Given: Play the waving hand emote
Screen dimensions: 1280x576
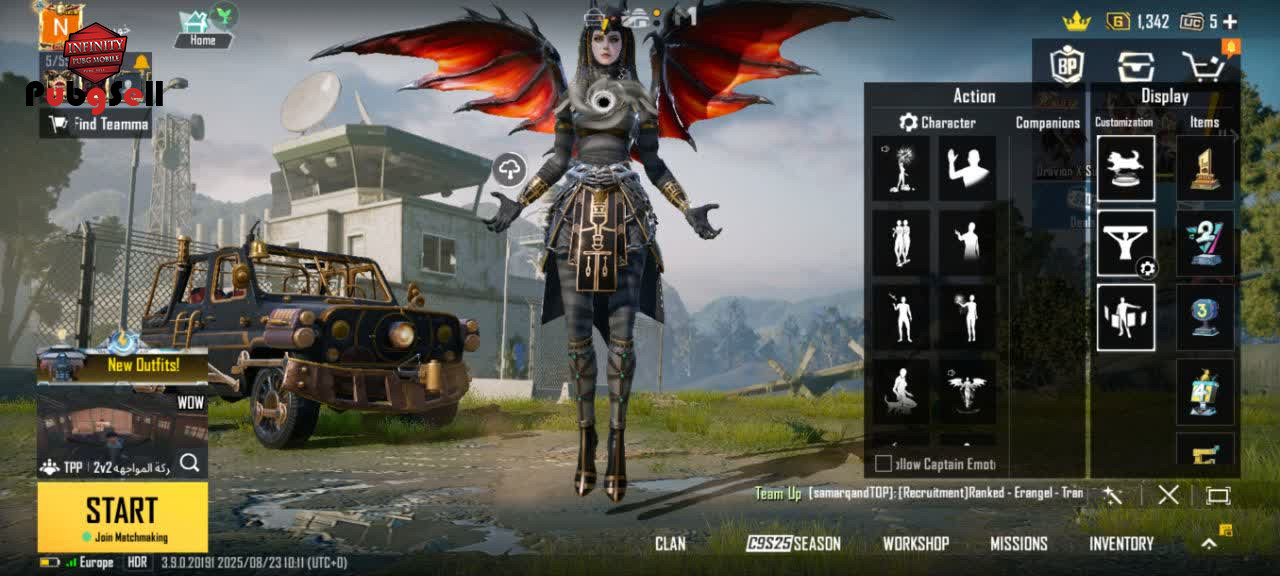Looking at the screenshot, I should 966,168.
